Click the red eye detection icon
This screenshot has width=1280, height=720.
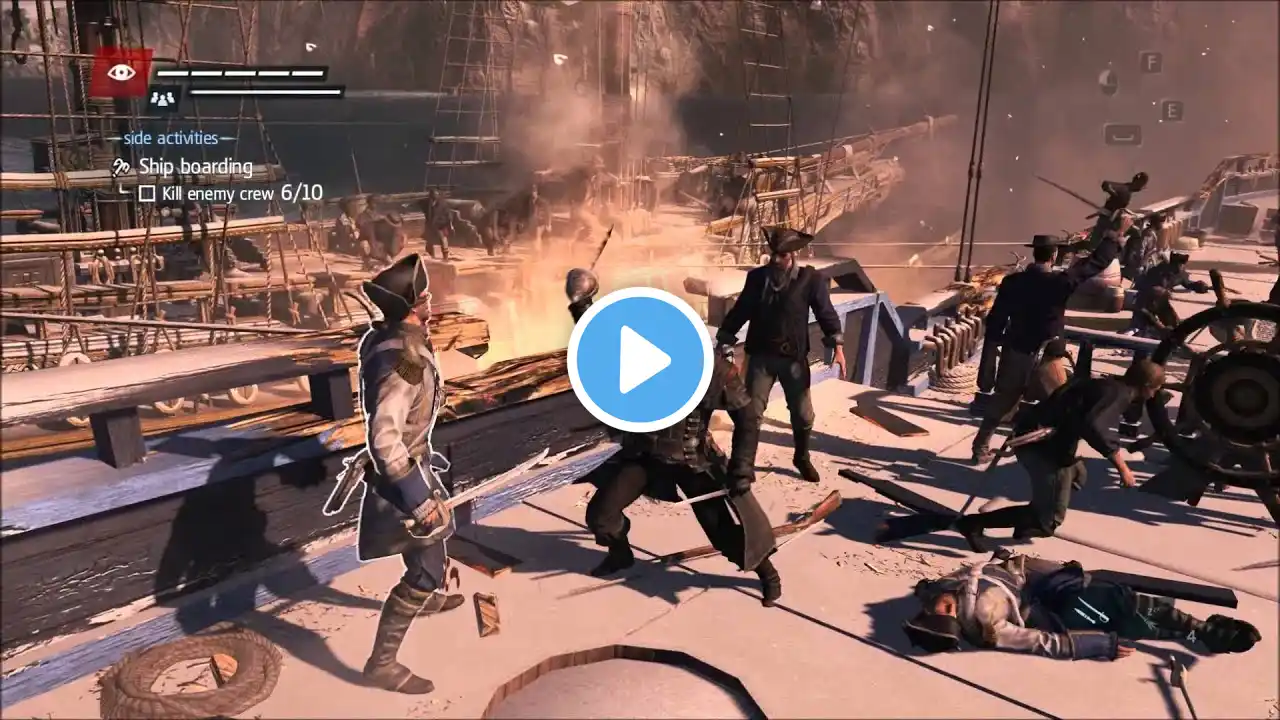point(121,72)
